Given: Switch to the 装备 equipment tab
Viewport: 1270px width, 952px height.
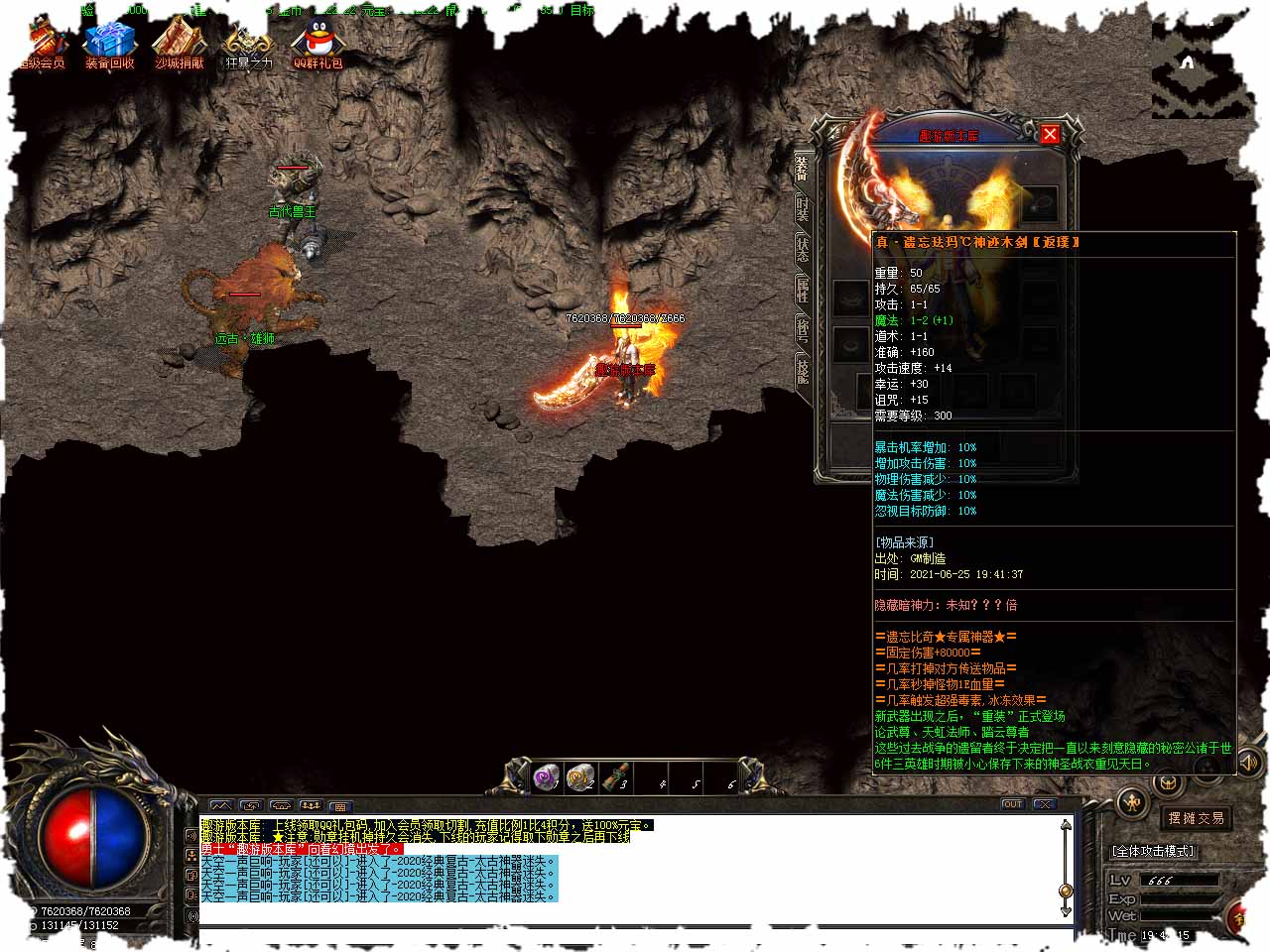Looking at the screenshot, I should 802,169.
